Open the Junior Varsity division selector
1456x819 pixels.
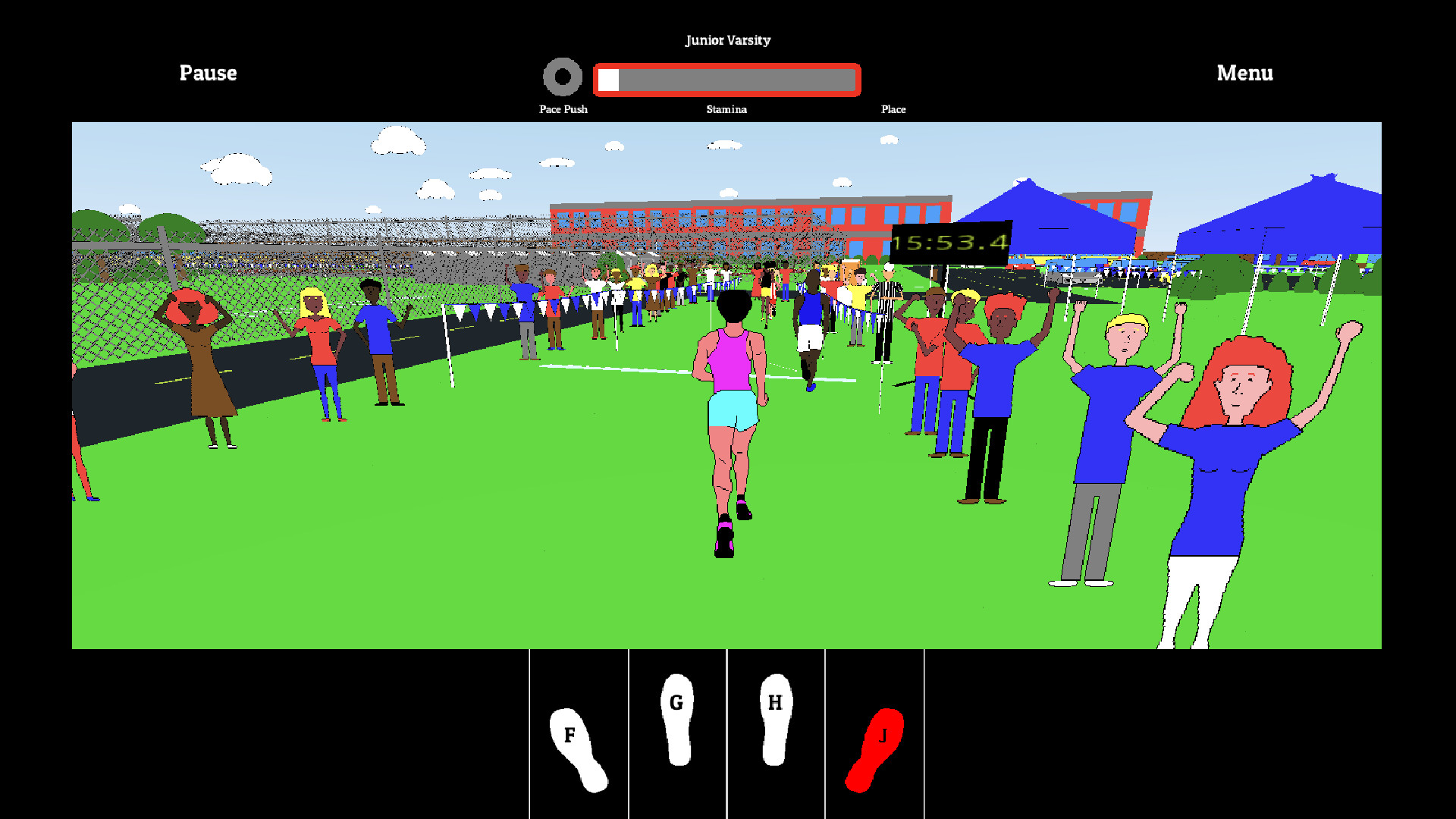(727, 40)
